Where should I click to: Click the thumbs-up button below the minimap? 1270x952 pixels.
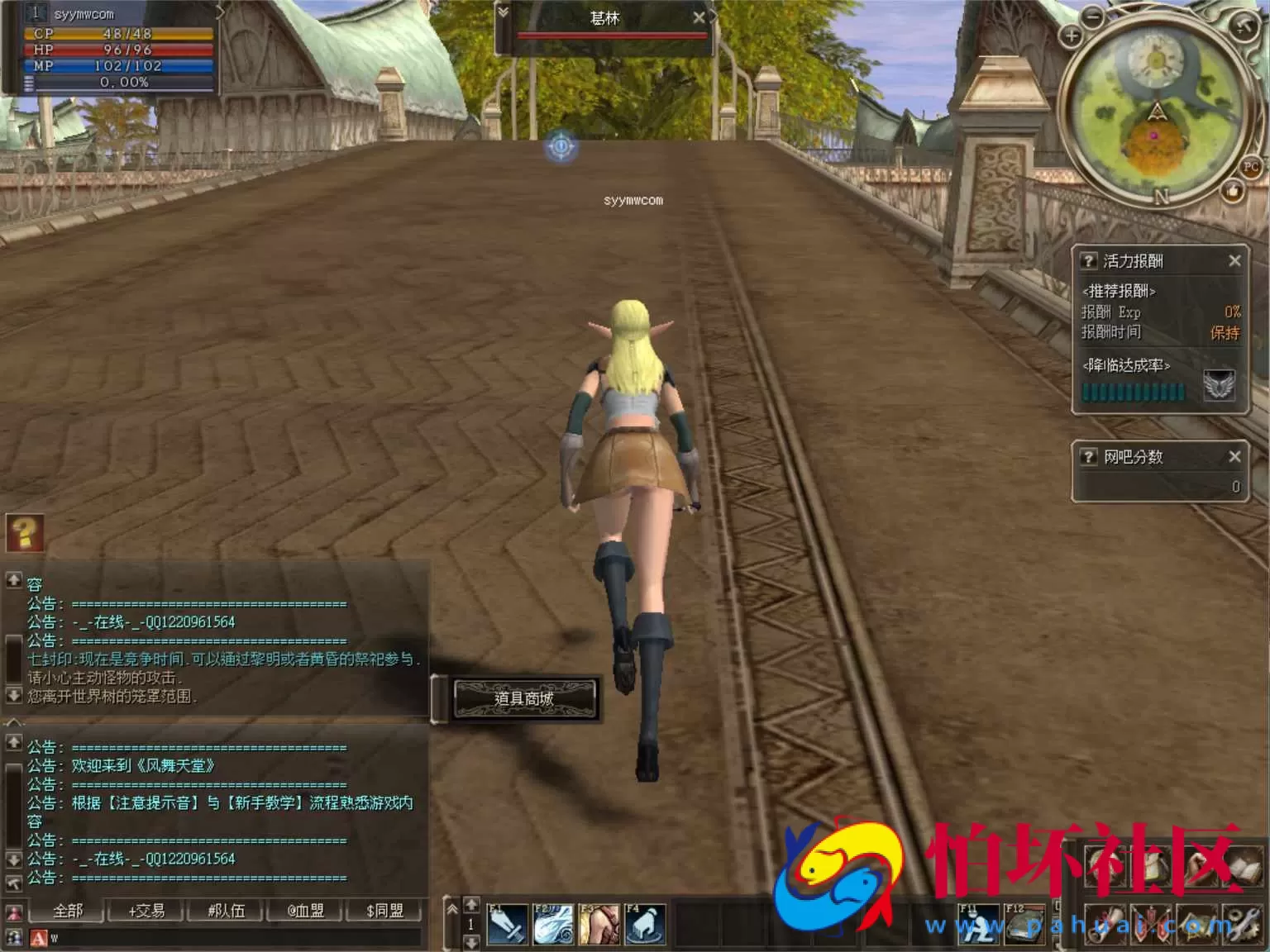(x=1233, y=192)
